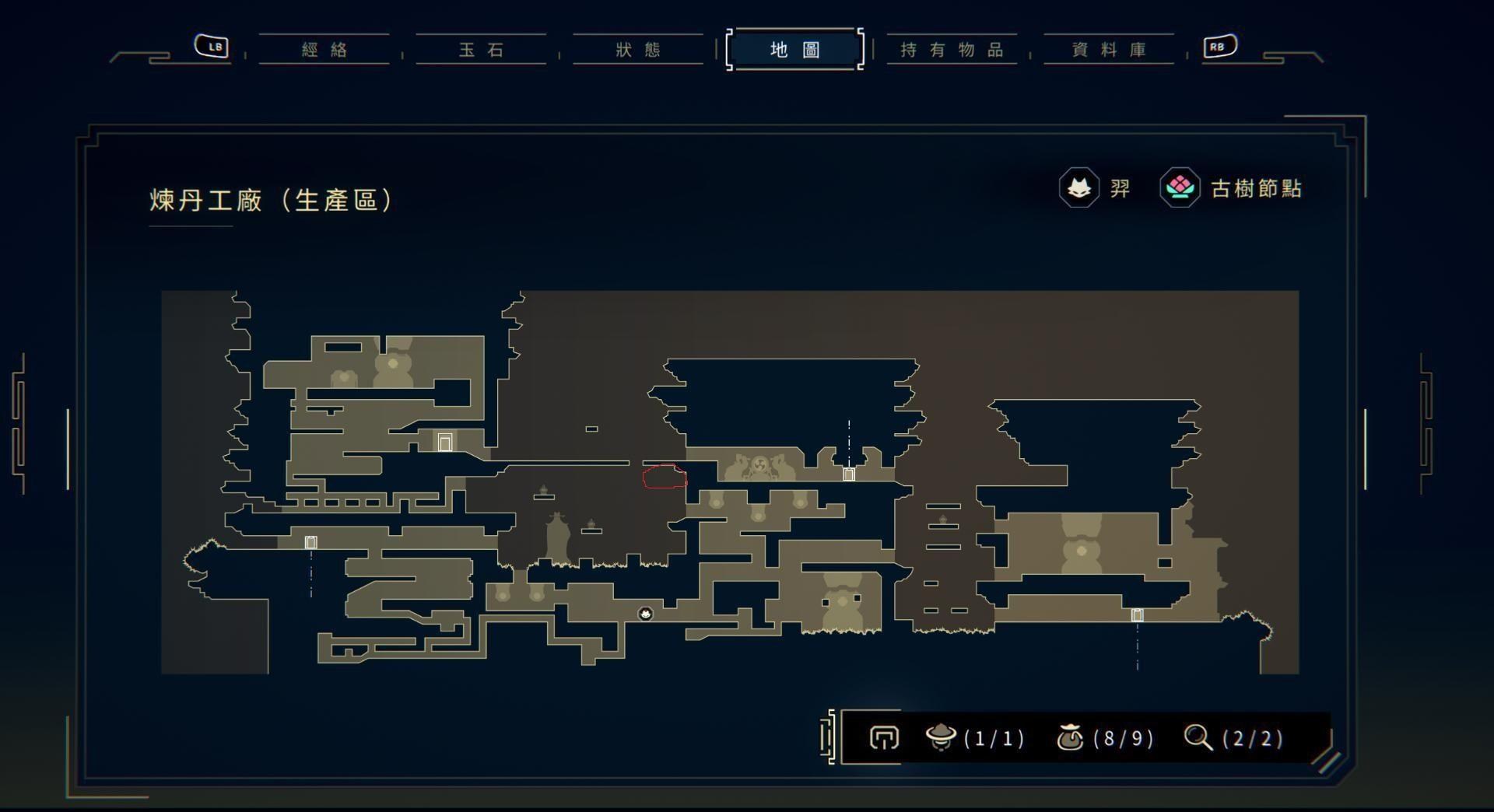Click the 狀態 status option
Screen dimensions: 1494x812
(637, 49)
